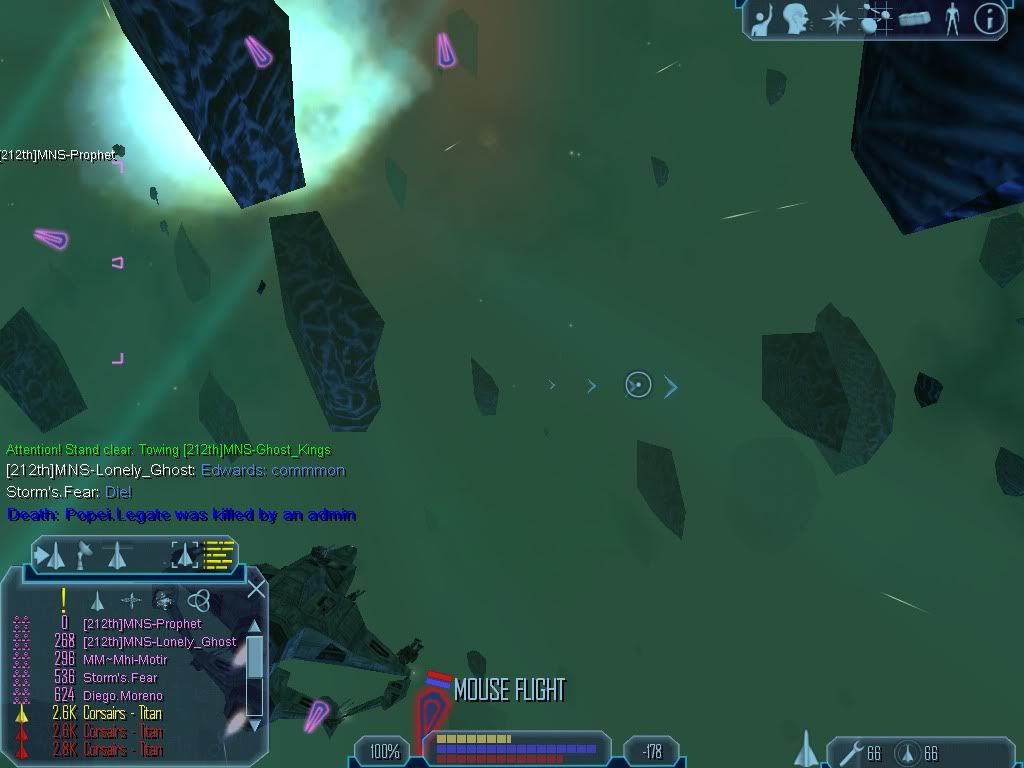Choose Storm's.Fear in the contact list

click(120, 678)
